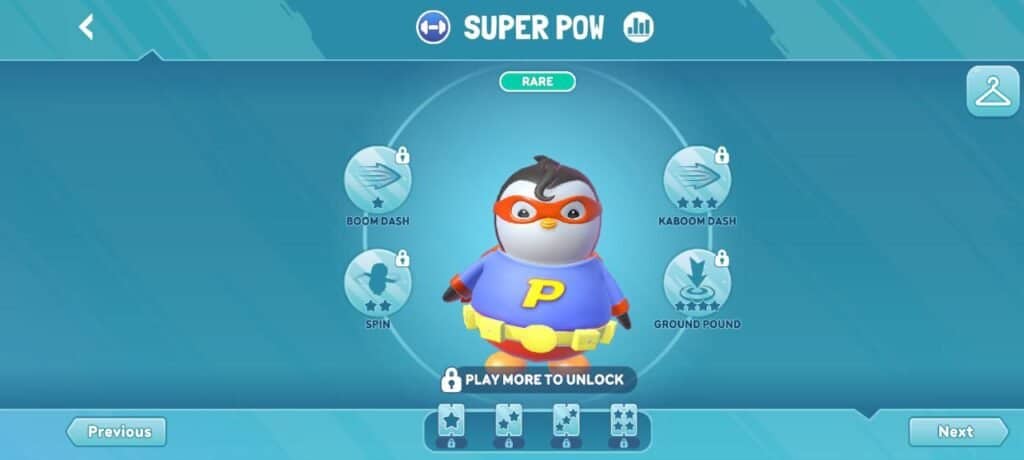The height and width of the screenshot is (460, 1024).
Task: Select the four-star locked card
Action: [x=624, y=425]
